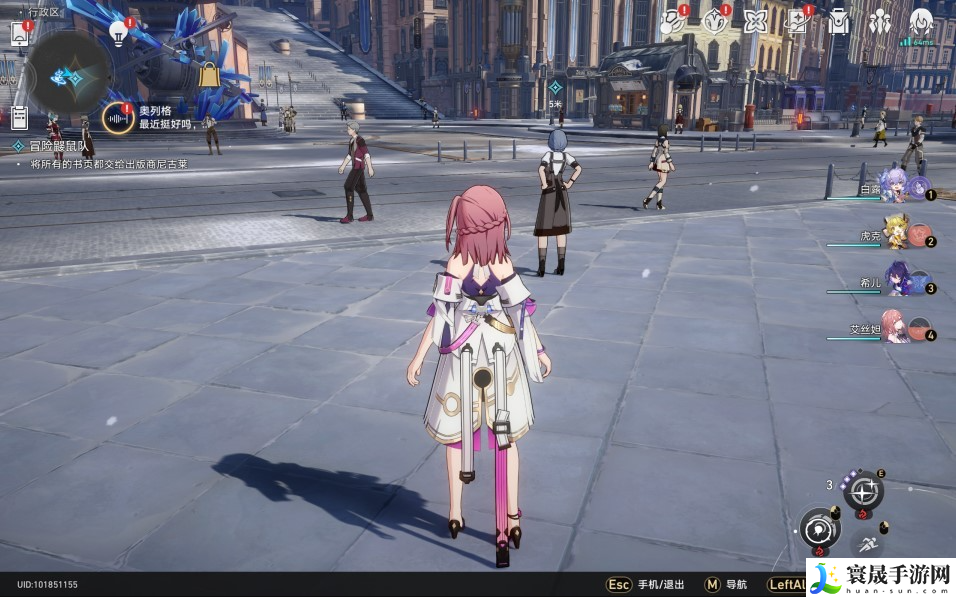Screen dimensions: 956x597
Task: Activate the Technique skill button
Action: tap(864, 492)
